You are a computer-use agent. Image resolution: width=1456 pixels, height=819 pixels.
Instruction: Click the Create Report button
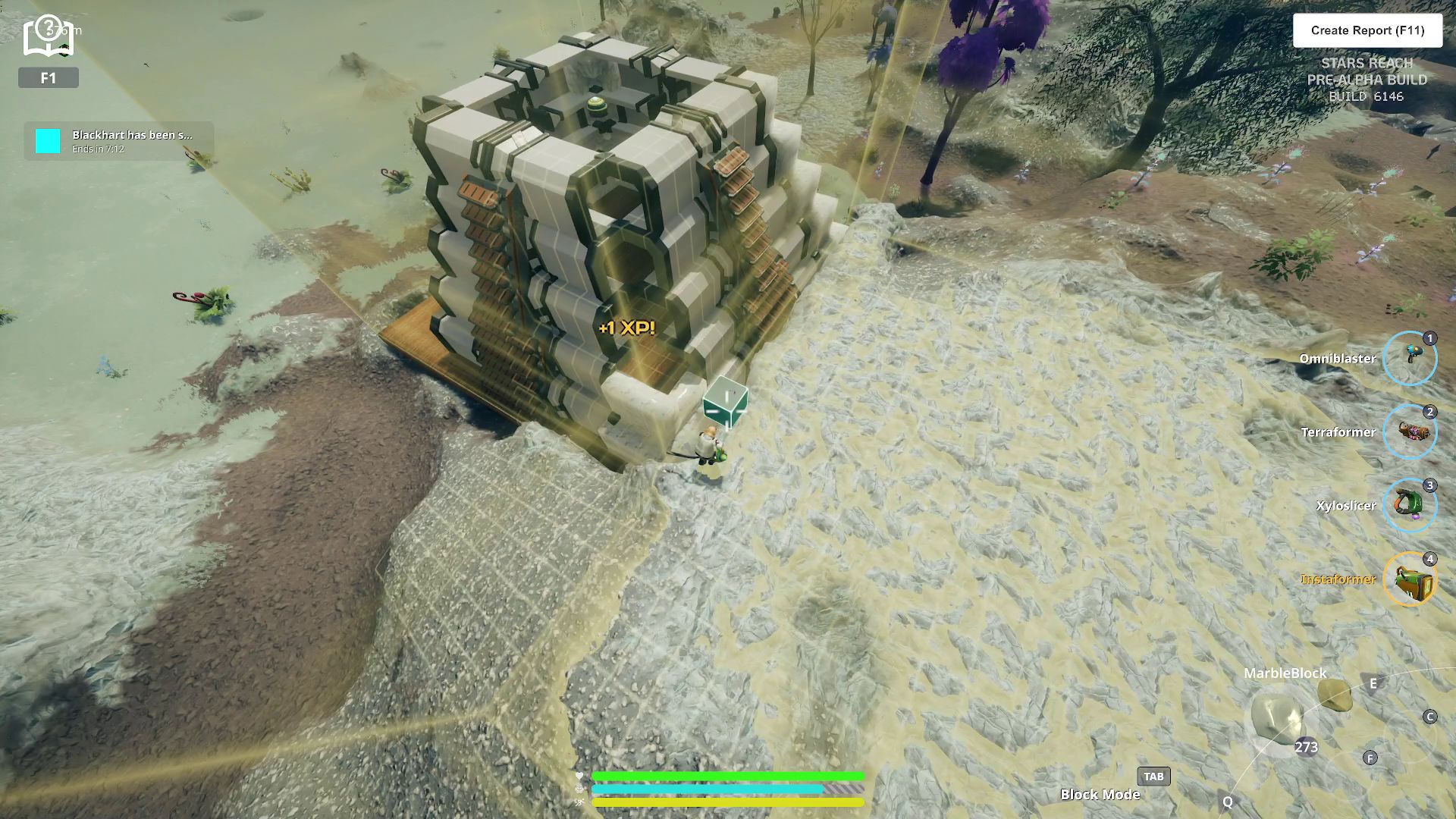[1367, 30]
